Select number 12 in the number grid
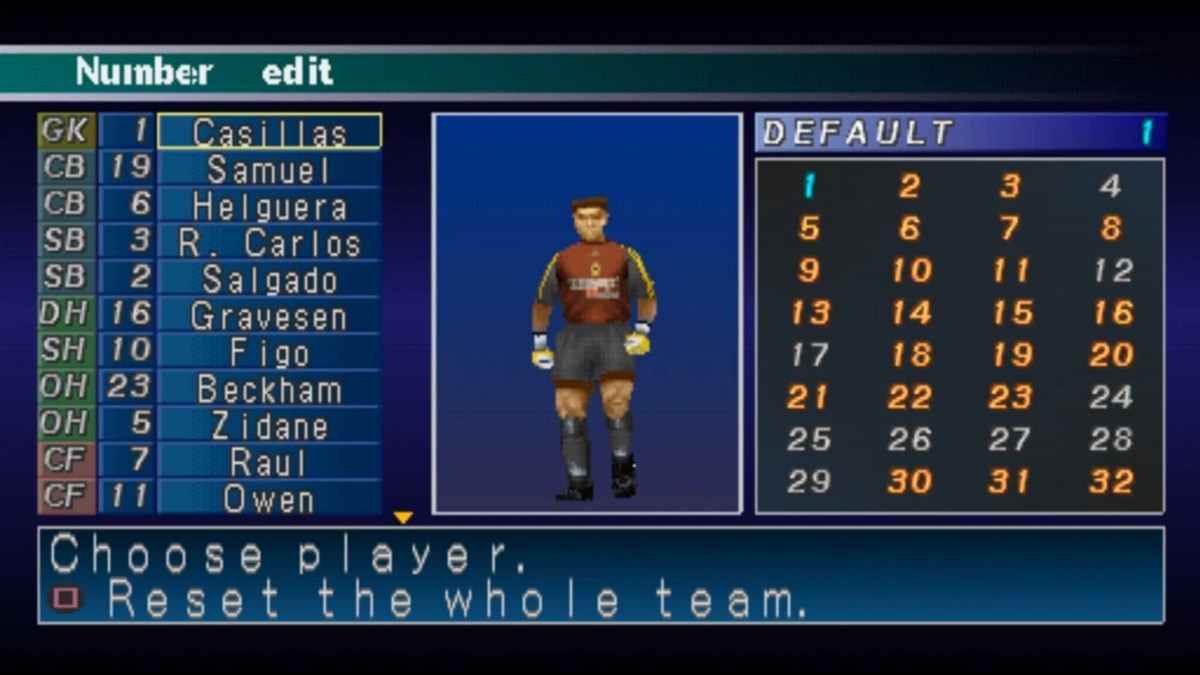This screenshot has height=675, width=1200. [1112, 270]
